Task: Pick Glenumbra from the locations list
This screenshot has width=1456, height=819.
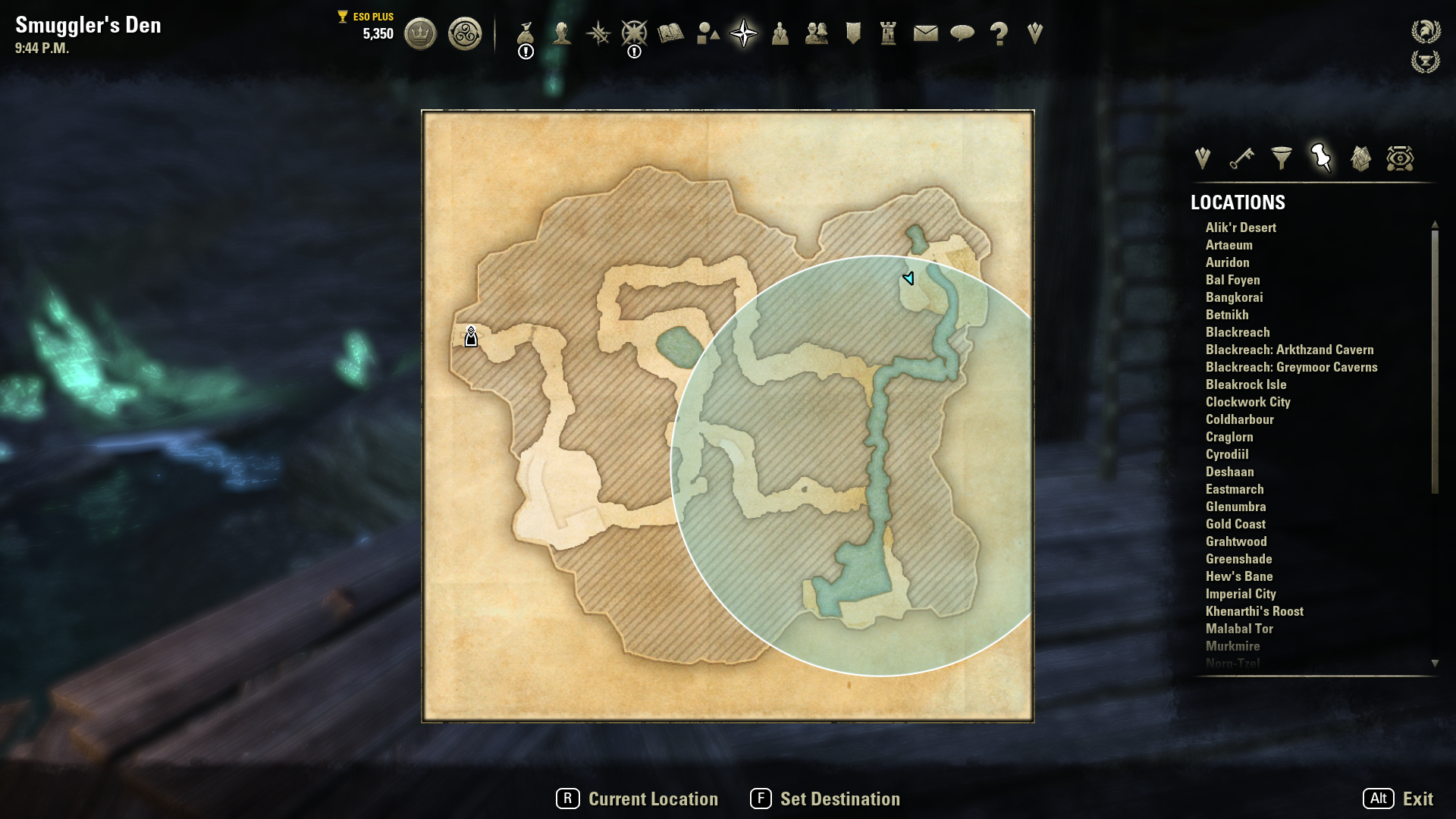Action: [1235, 507]
